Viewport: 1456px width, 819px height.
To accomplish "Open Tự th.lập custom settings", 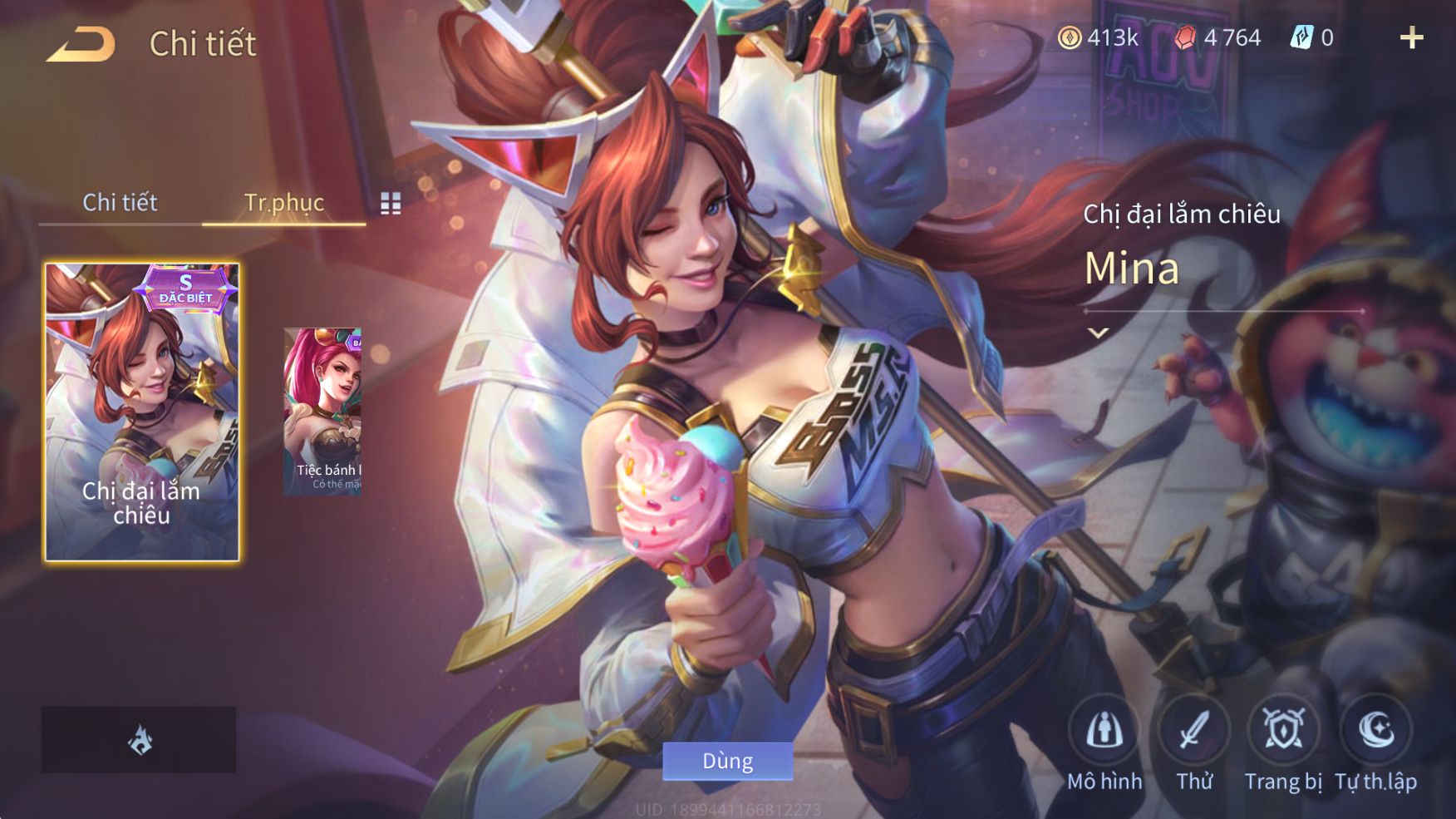I will 1375,732.
